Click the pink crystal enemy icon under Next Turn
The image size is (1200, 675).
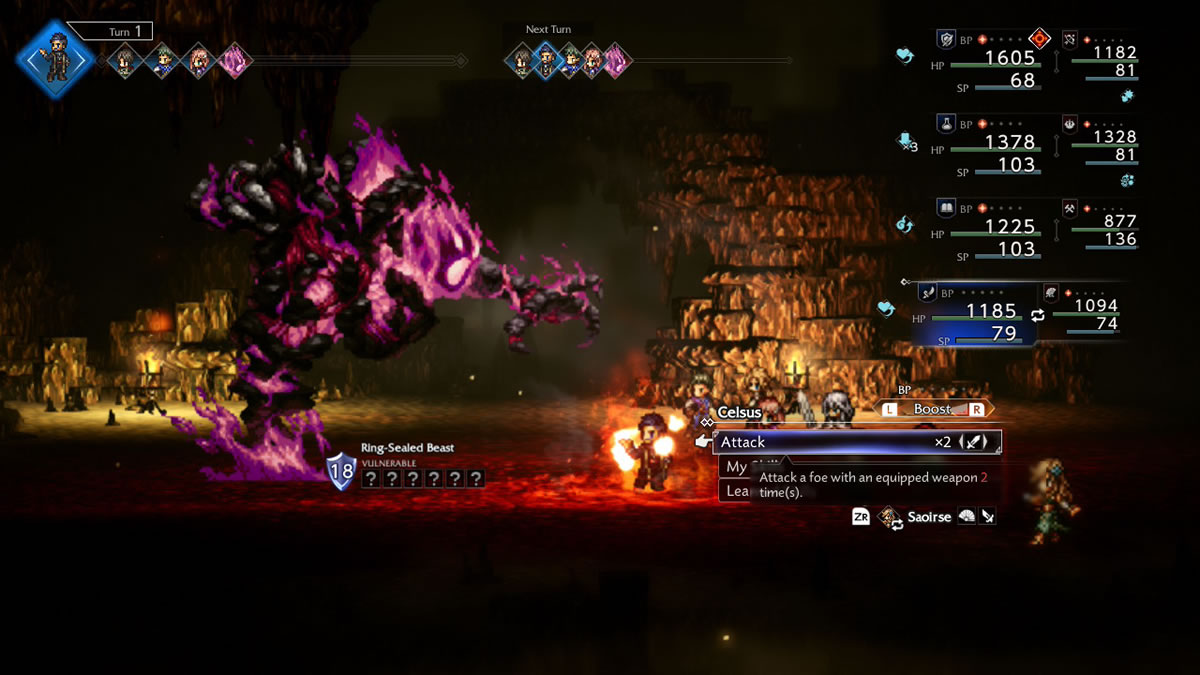[616, 61]
